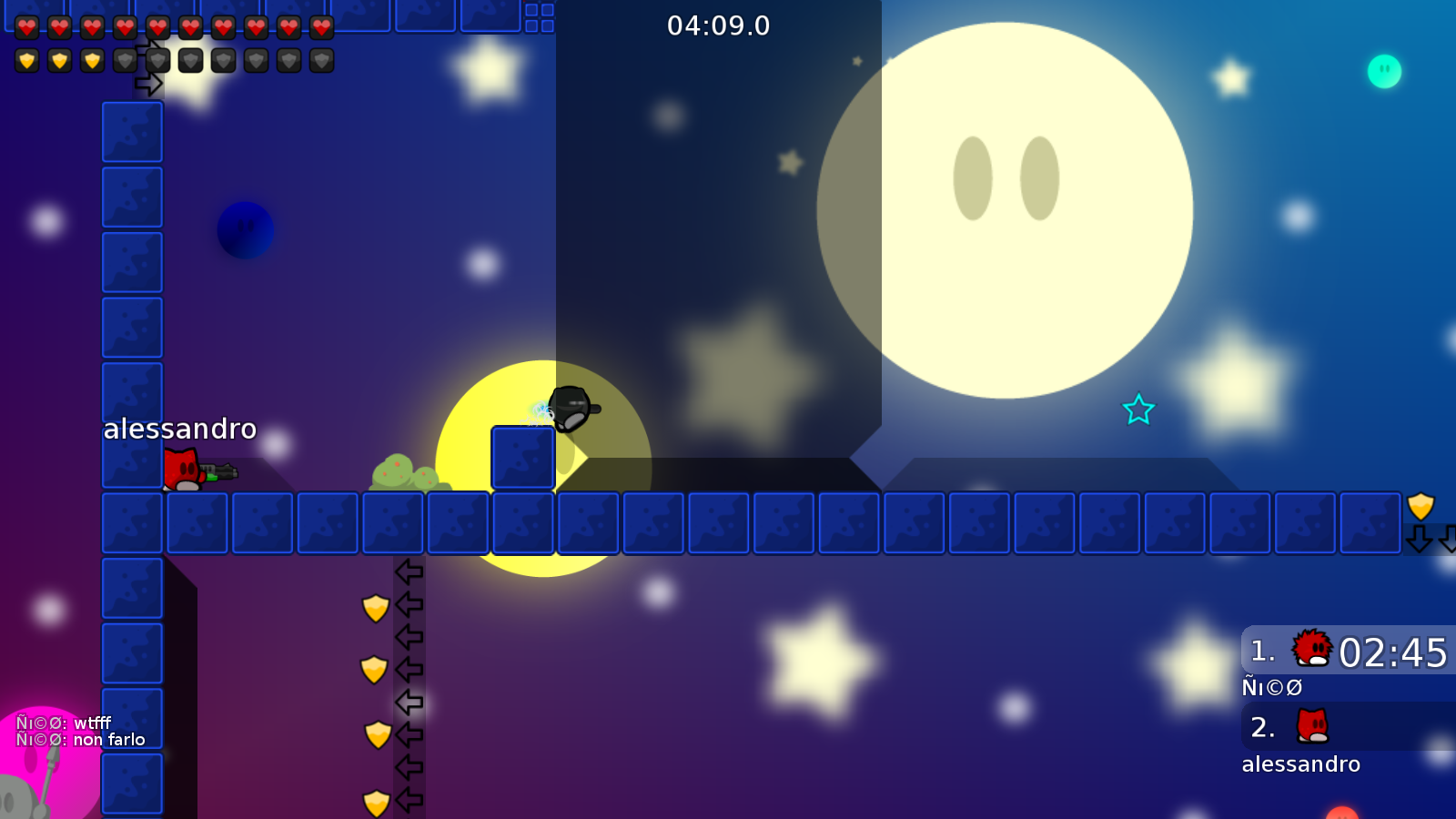Toggle the dark shield slot next to yellow shields
This screenshot has width=1456, height=819.
126,60
